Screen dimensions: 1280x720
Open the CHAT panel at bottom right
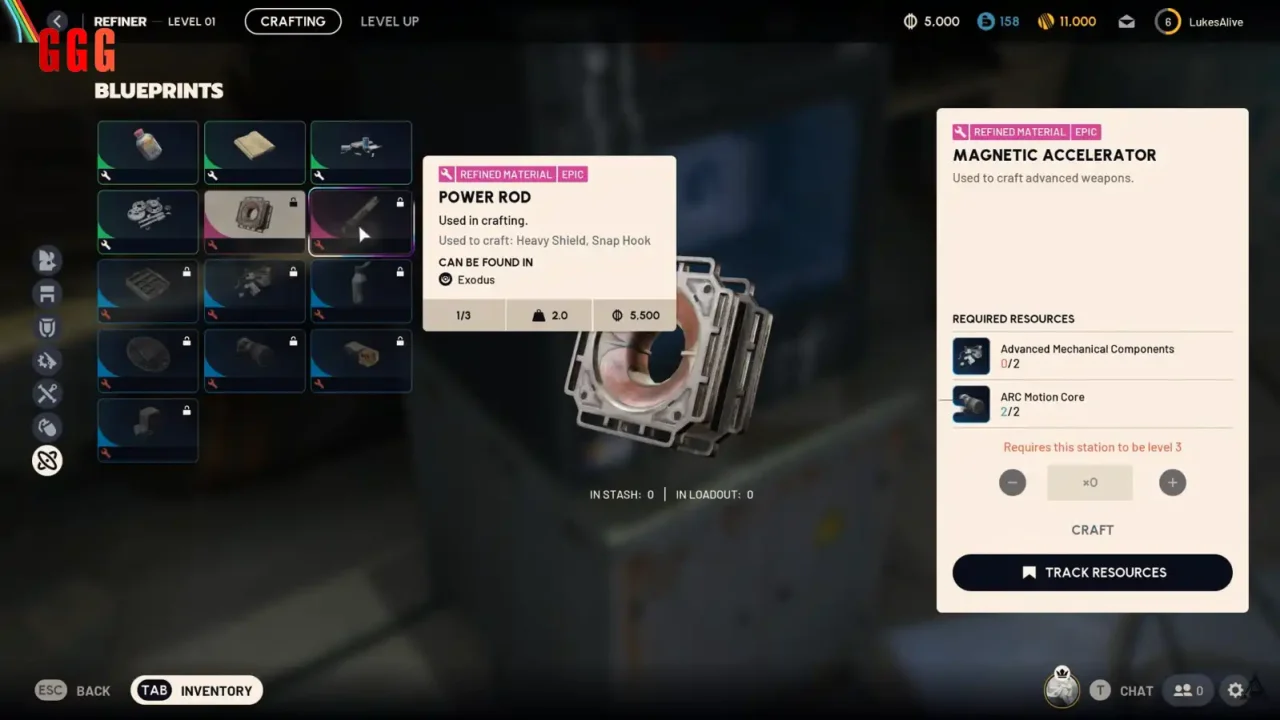point(1135,690)
